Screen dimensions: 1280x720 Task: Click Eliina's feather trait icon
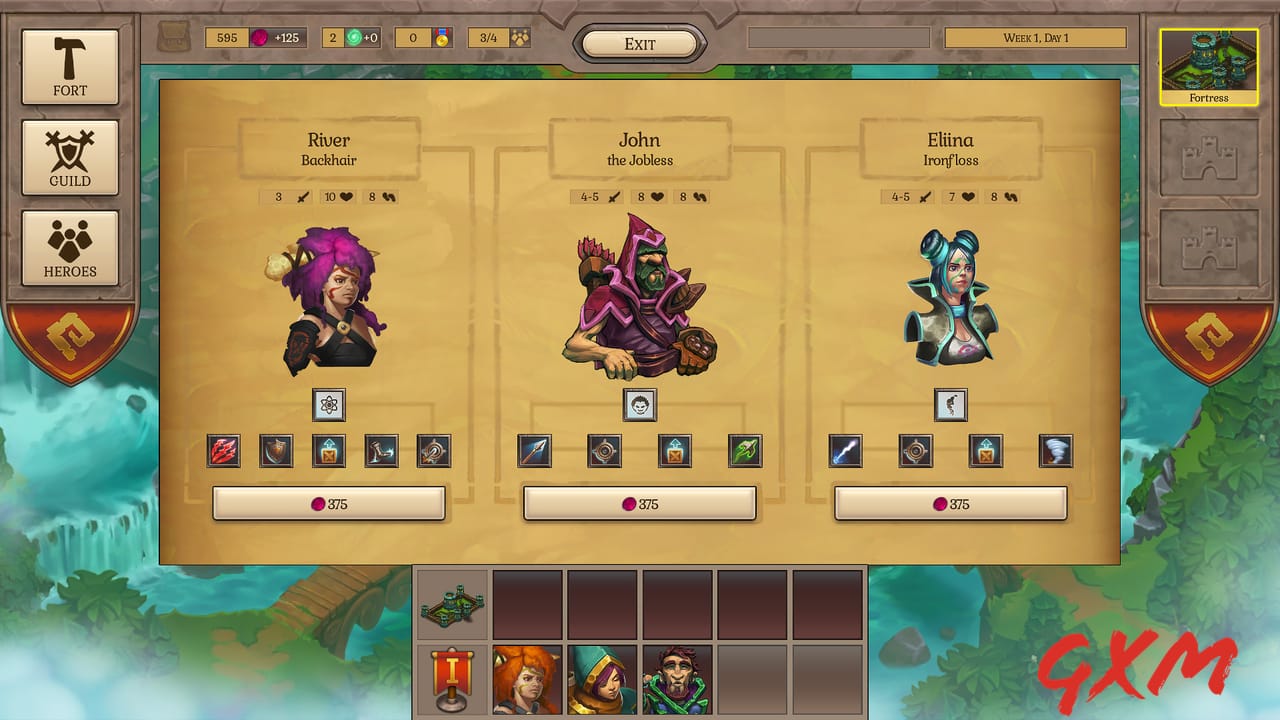[x=951, y=404]
